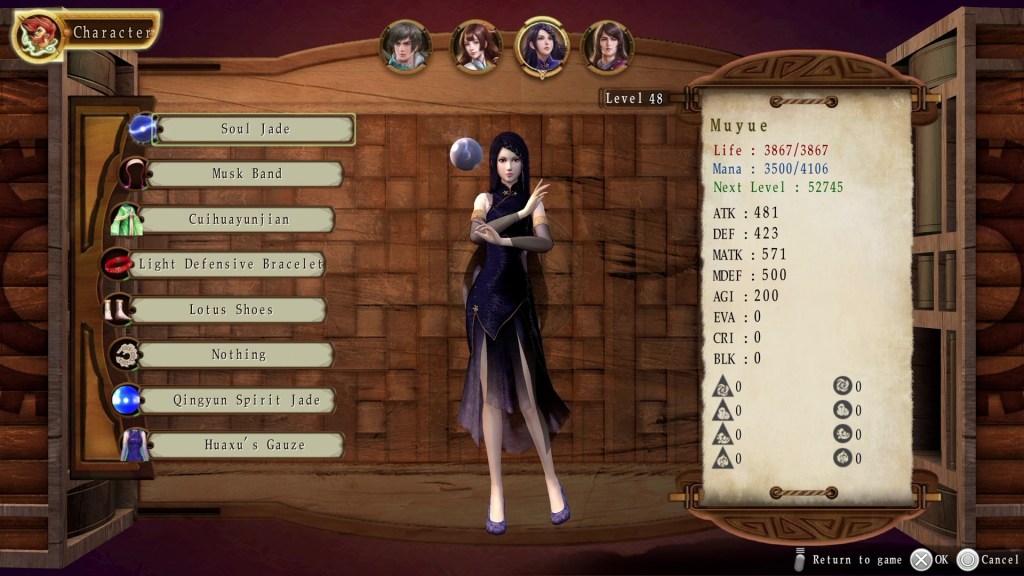
Task: Click the Lotus Shoes equipment entry
Action: coord(230,310)
